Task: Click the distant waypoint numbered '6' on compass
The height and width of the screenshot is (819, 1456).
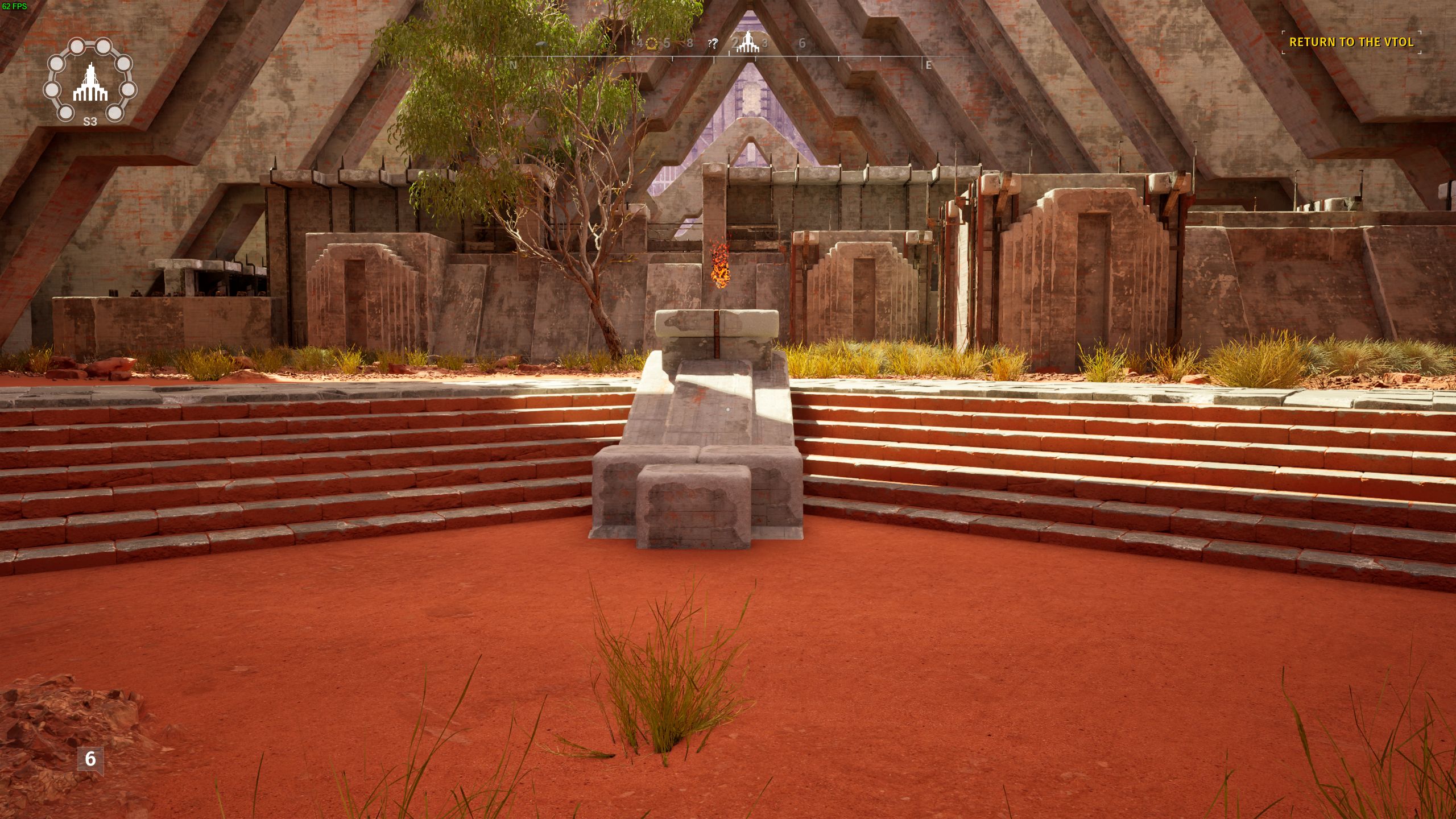Action: (803, 43)
